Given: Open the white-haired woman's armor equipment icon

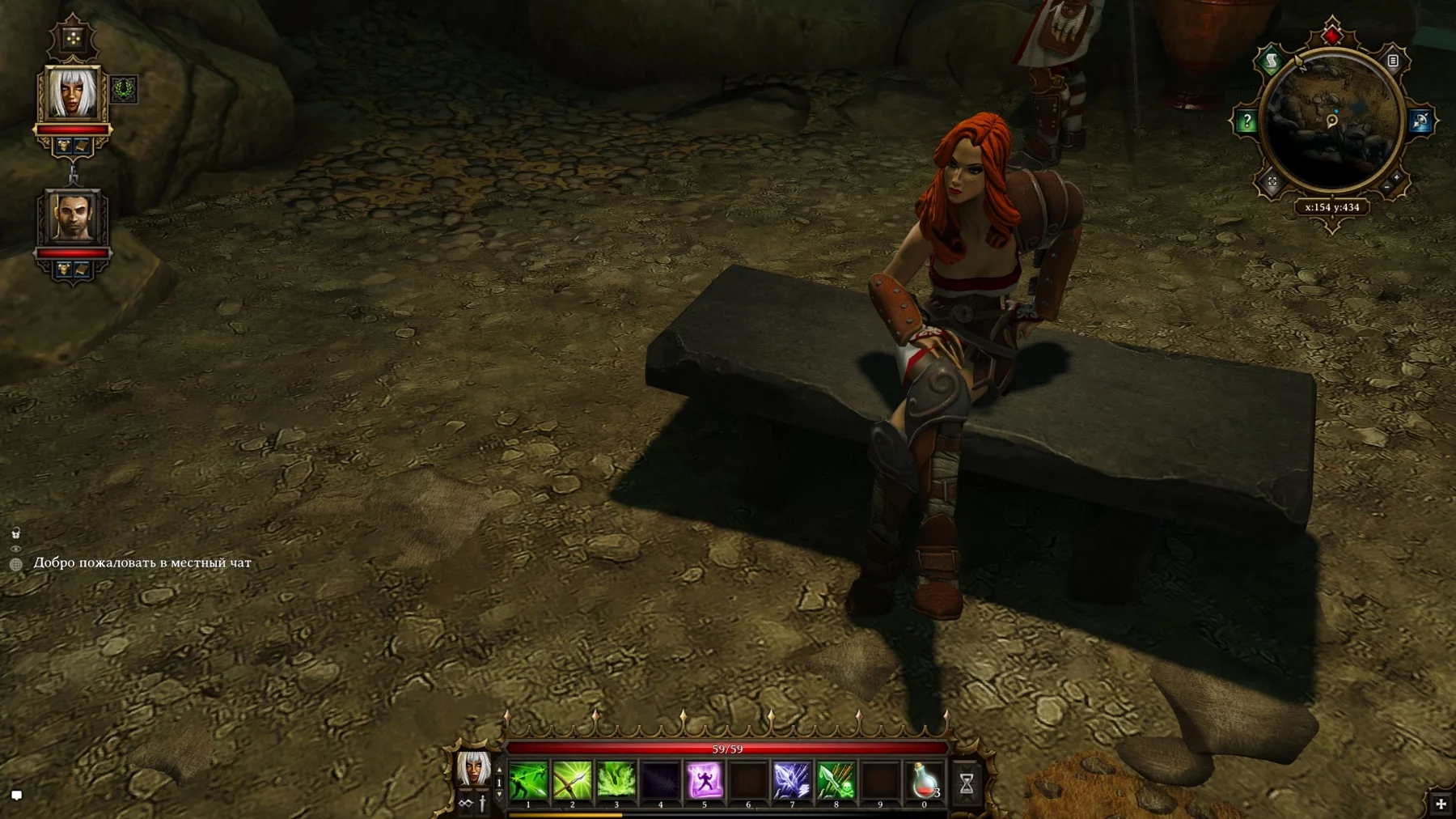Looking at the screenshot, I should tap(64, 146).
